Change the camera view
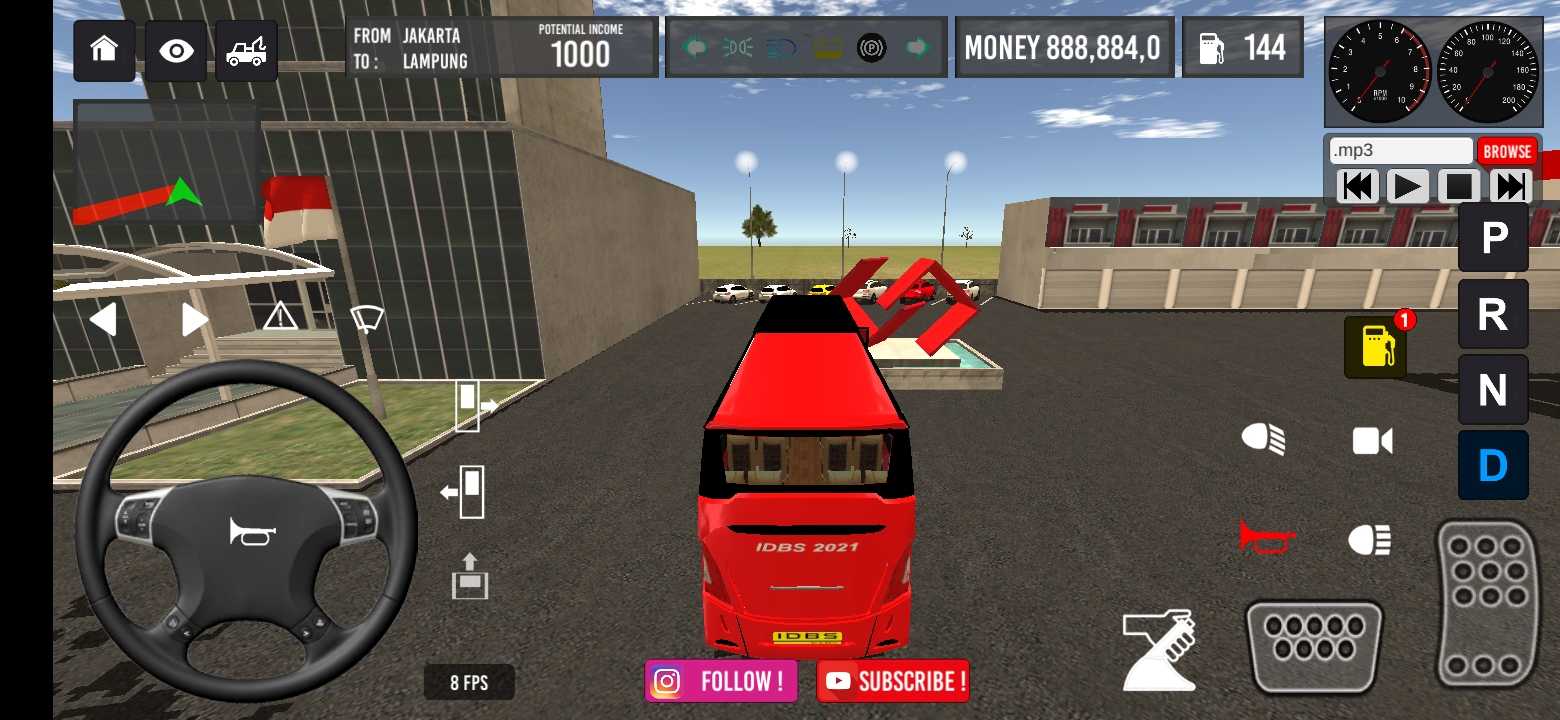Image resolution: width=1560 pixels, height=720 pixels. click(x=1372, y=441)
